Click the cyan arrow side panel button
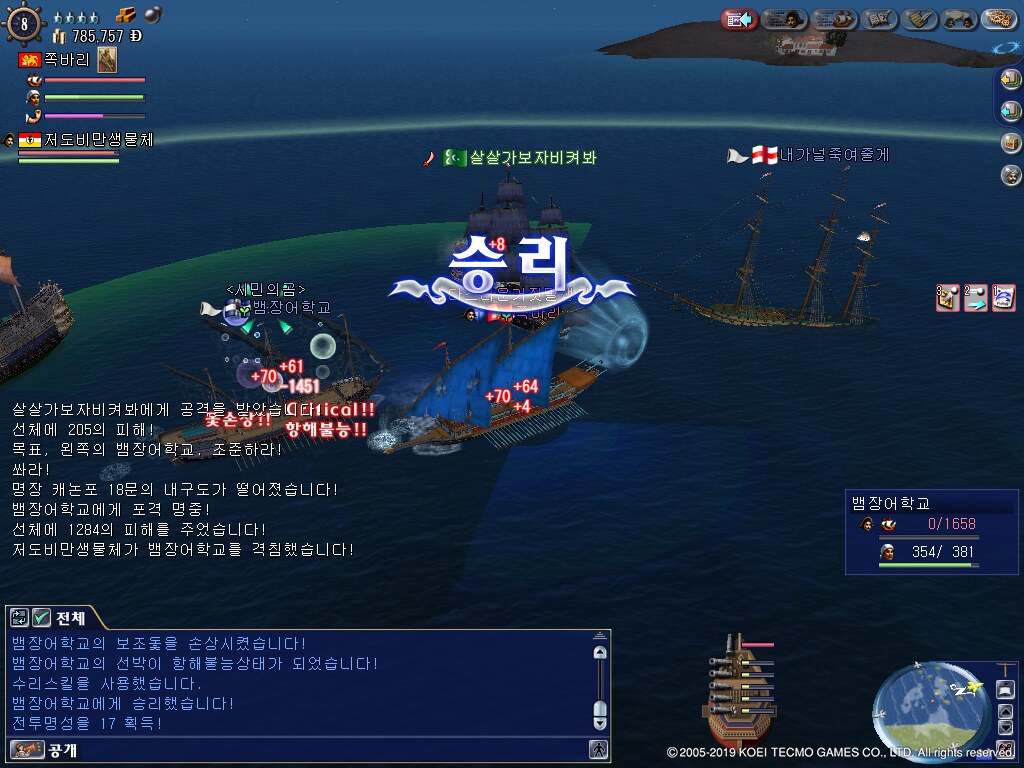This screenshot has height=768, width=1024. click(x=1010, y=111)
